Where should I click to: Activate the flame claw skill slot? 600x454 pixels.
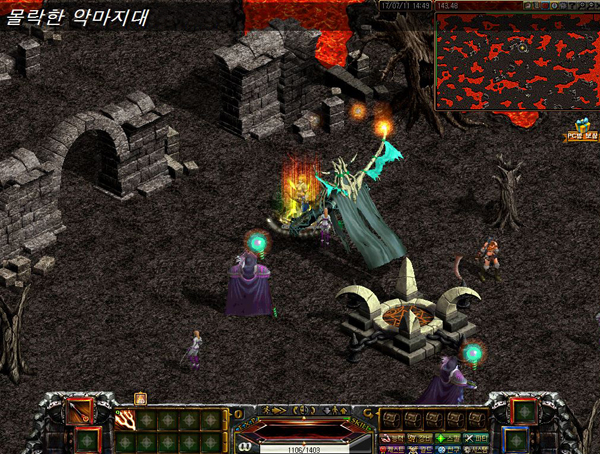pyautogui.click(x=126, y=420)
